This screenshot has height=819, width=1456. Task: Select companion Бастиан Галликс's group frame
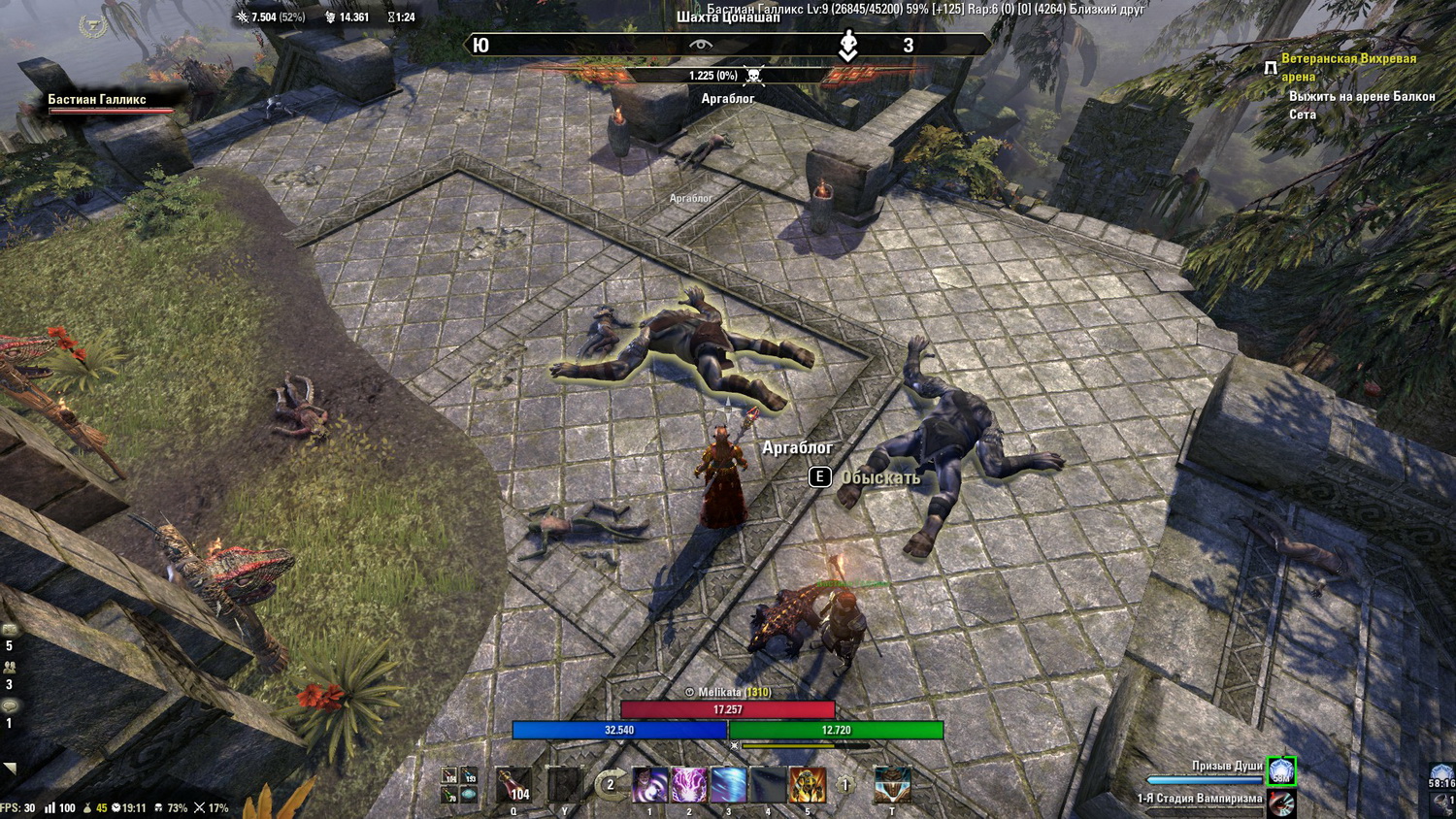[x=109, y=103]
